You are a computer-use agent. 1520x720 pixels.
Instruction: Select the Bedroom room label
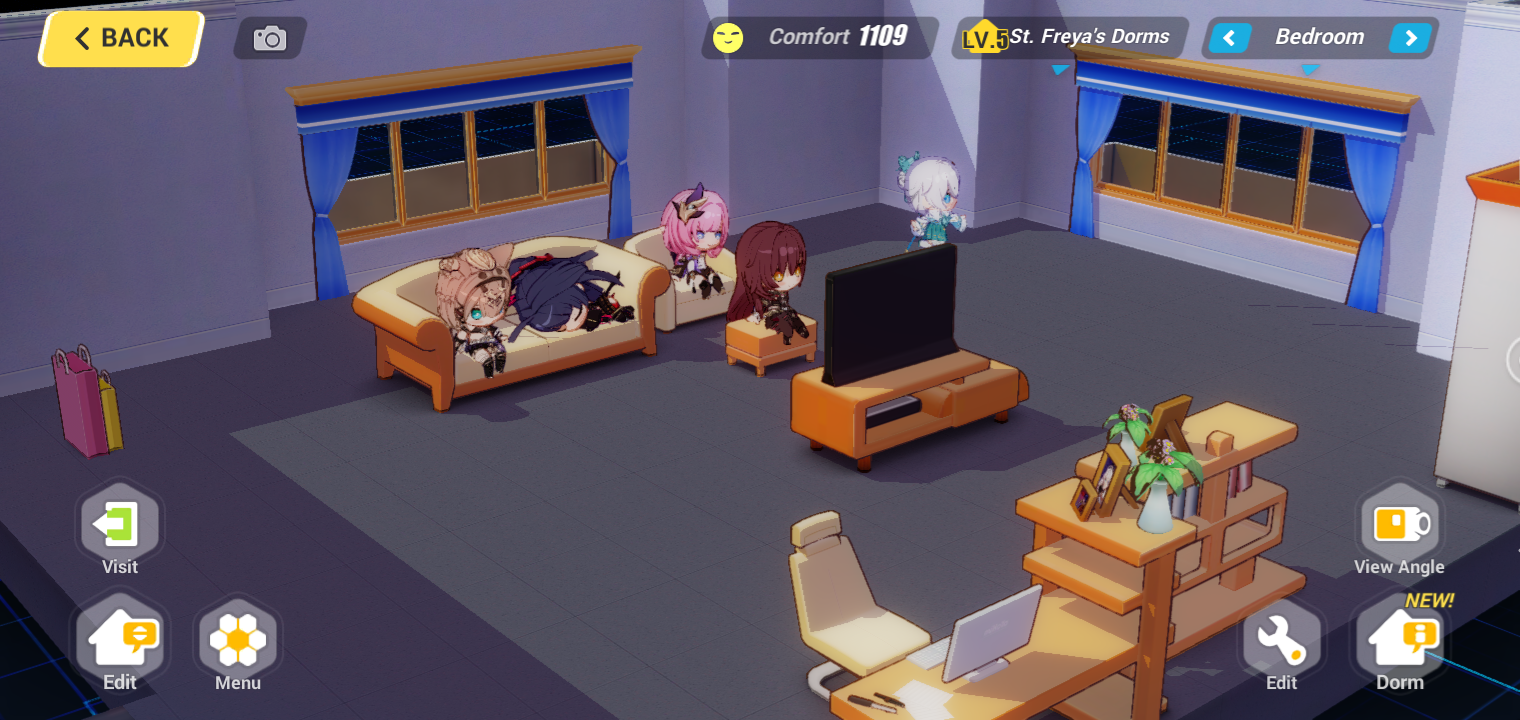(x=1320, y=37)
